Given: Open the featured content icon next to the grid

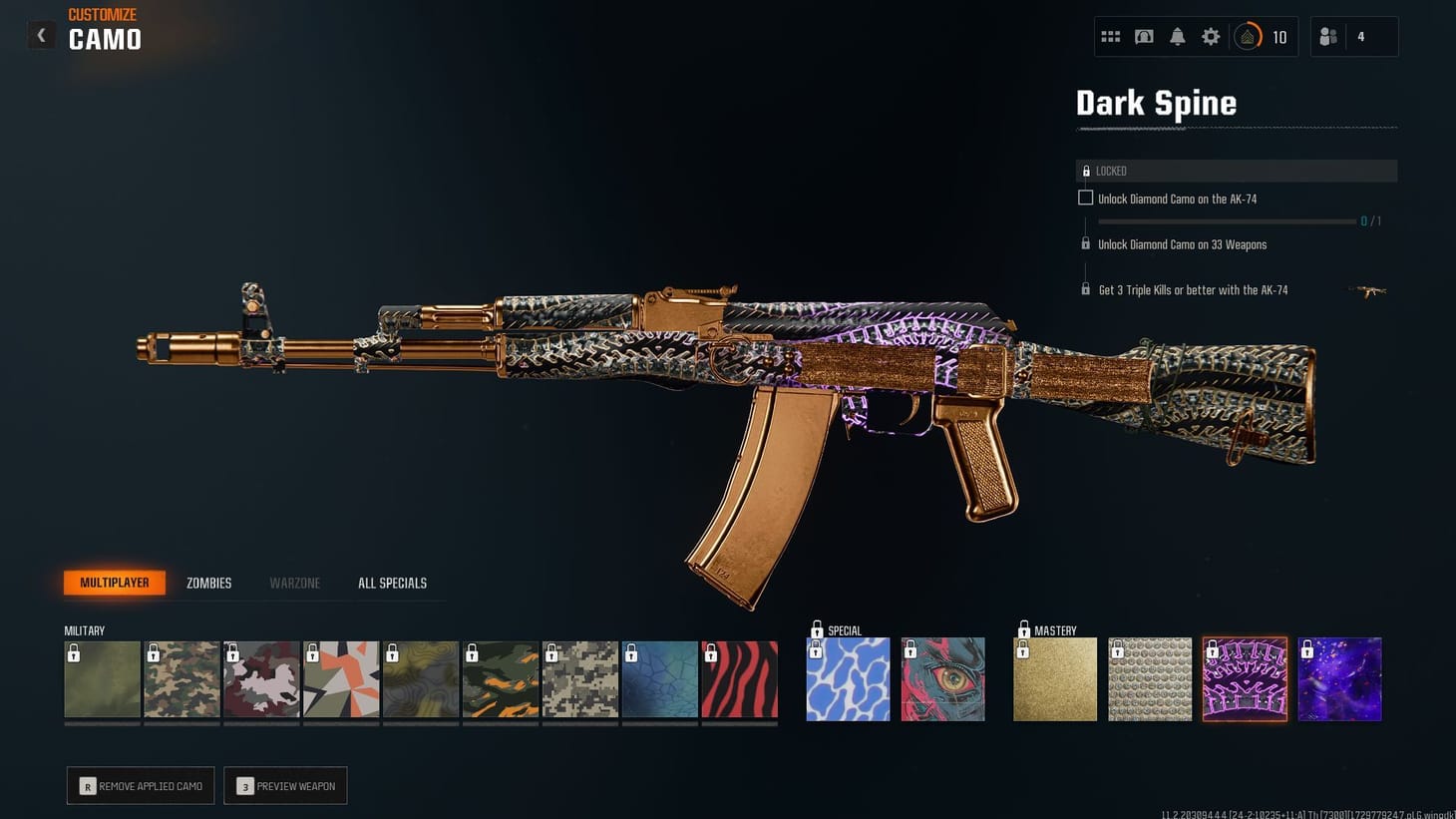Looking at the screenshot, I should (1144, 36).
